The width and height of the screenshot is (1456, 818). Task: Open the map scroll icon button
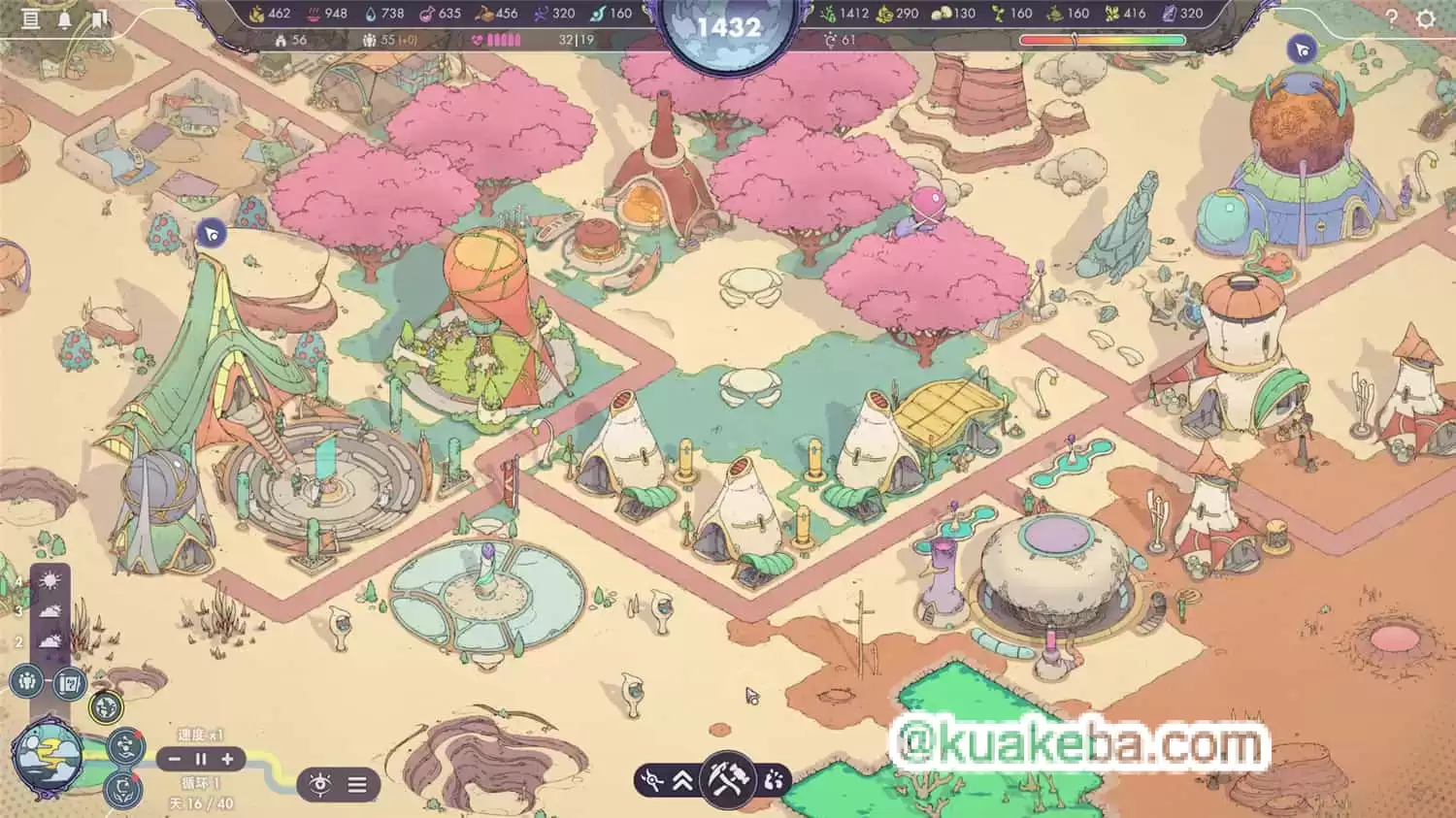[68, 683]
